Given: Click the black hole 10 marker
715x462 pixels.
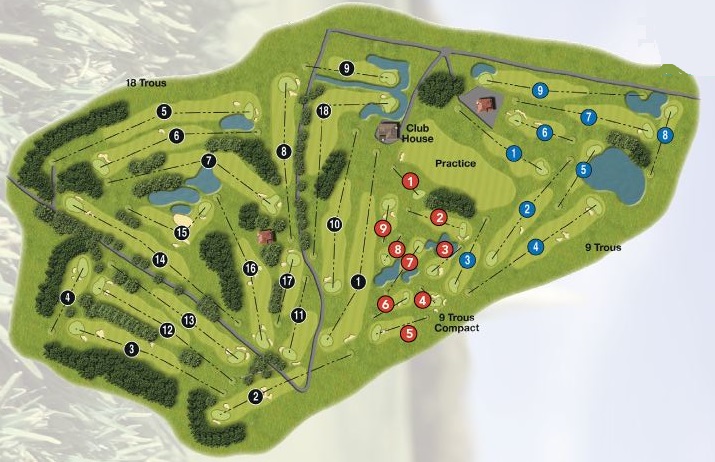Looking at the screenshot, I should (334, 224).
